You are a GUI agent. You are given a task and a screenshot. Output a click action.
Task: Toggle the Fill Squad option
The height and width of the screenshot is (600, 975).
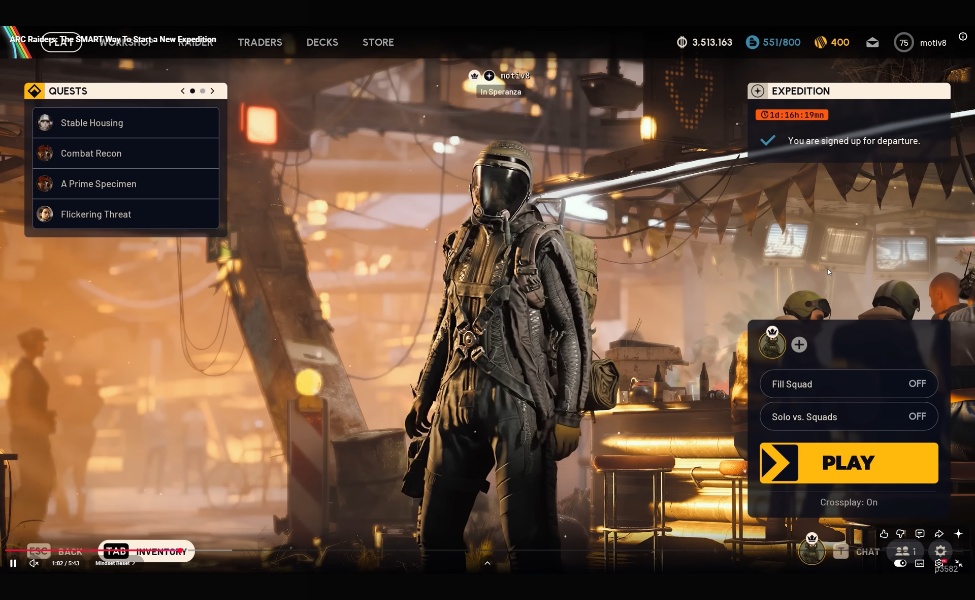pos(848,384)
